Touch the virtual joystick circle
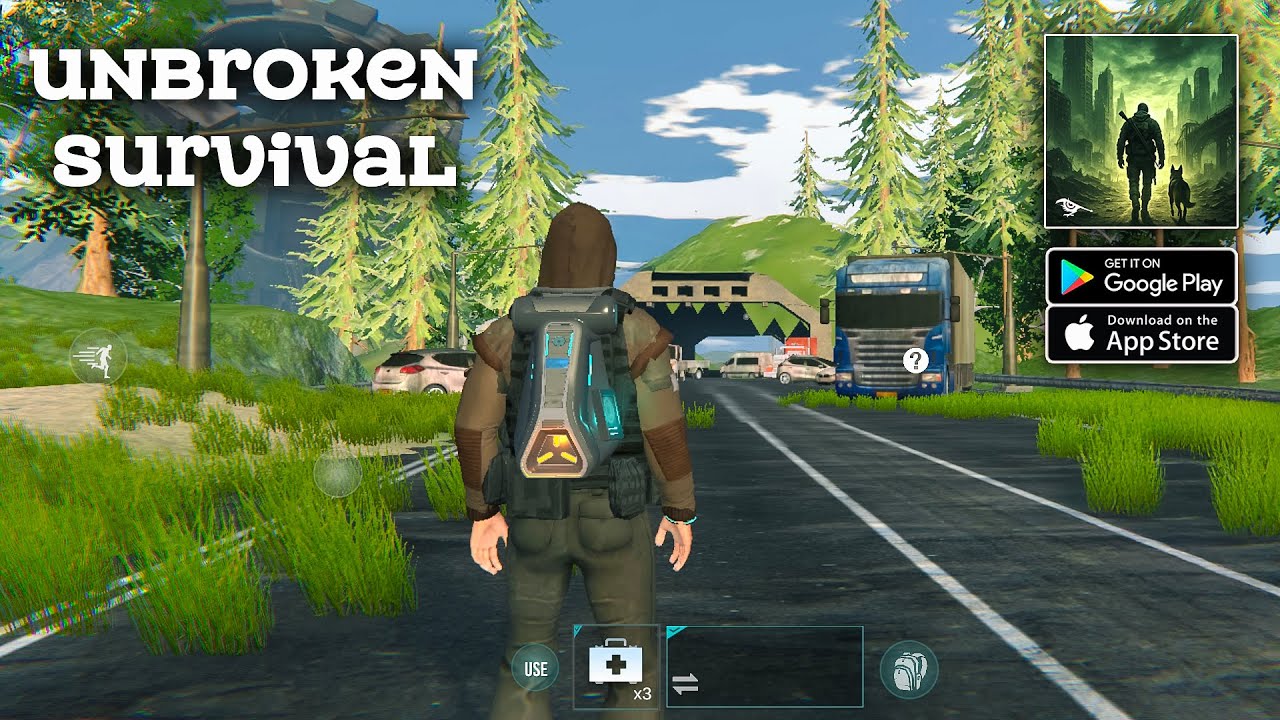This screenshot has width=1280, height=720. [x=337, y=475]
